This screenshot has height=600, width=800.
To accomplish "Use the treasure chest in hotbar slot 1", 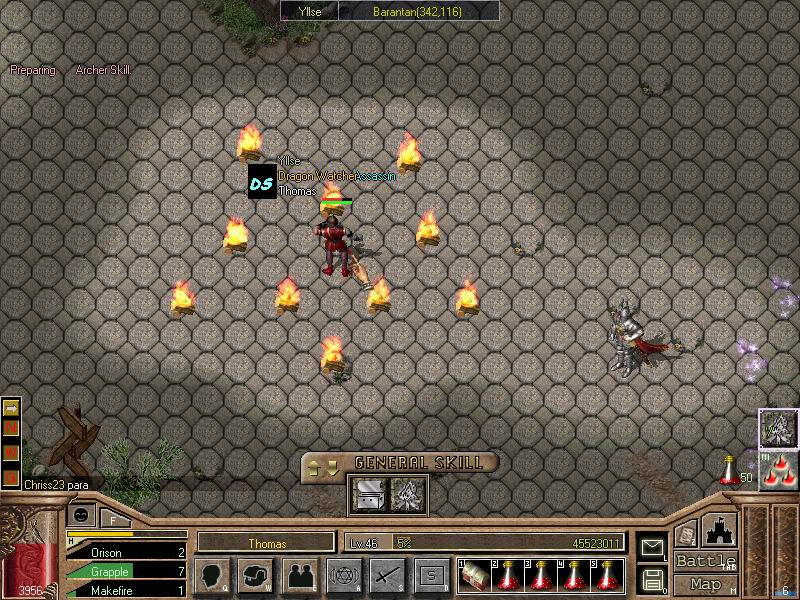I will [x=474, y=576].
